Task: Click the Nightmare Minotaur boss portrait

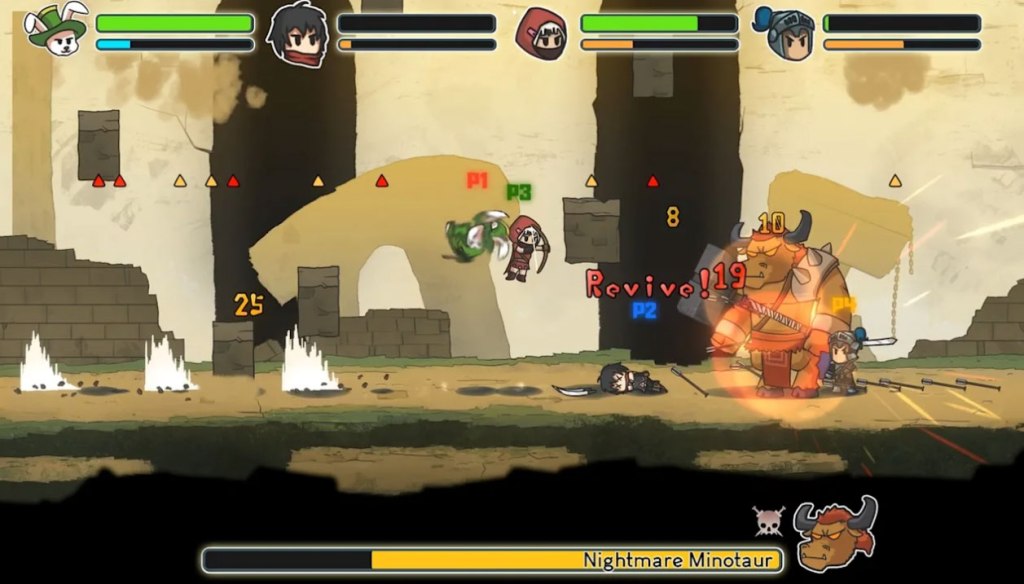Action: 835,531
